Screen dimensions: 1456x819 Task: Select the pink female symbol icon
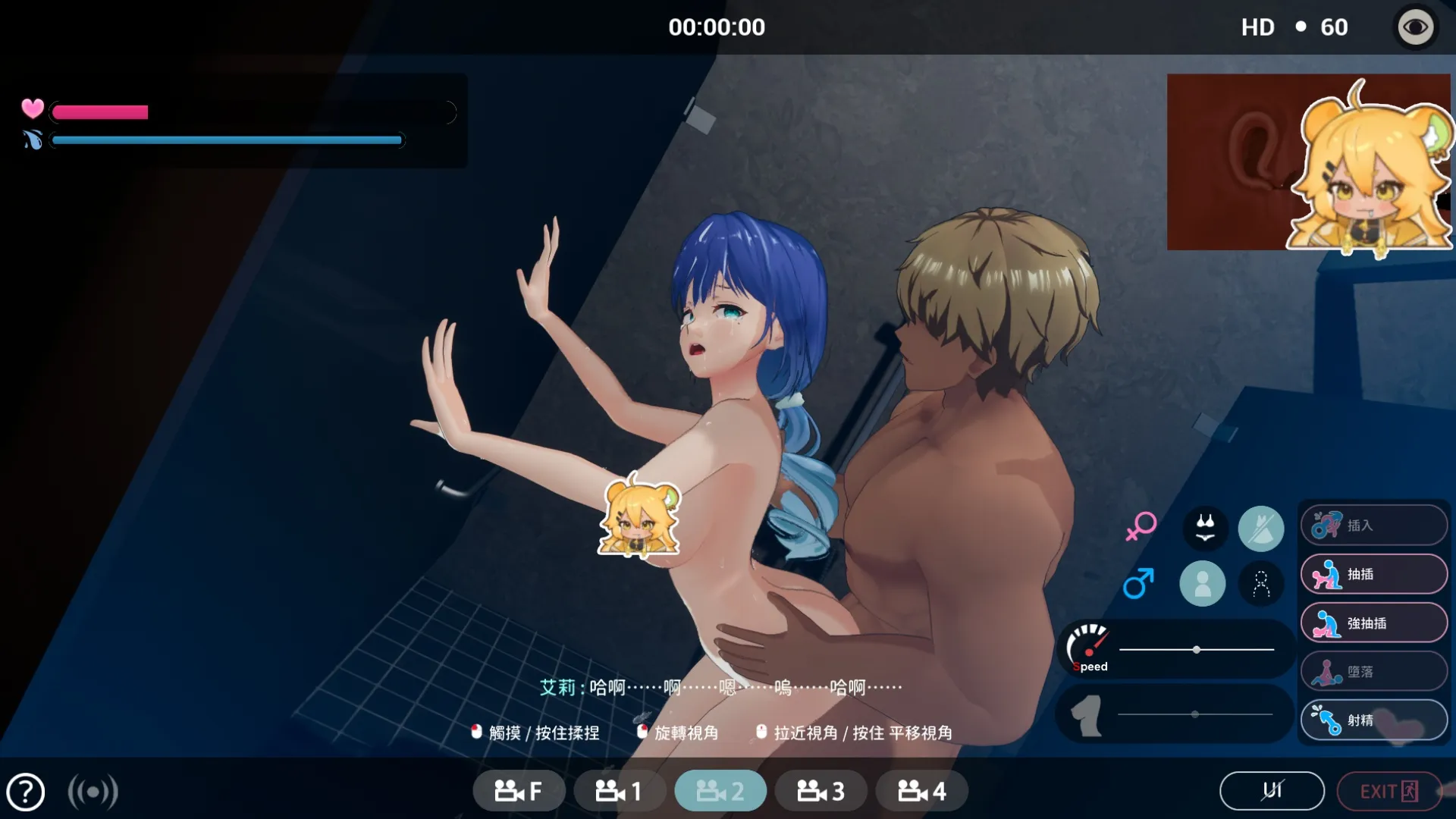coord(1141,526)
